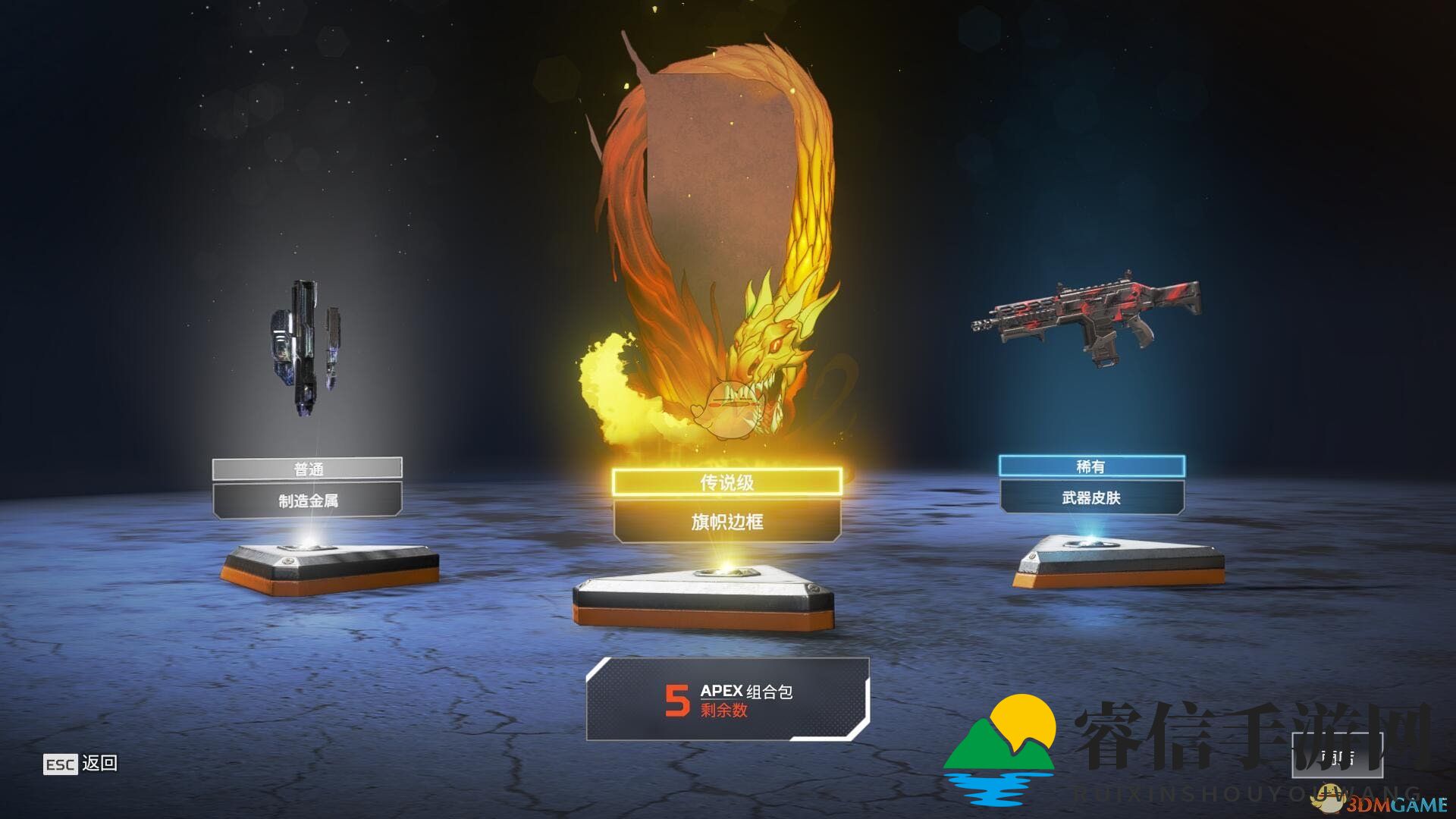Screen dimensions: 1456x819
Task: Select the legendary 旗帜边框 dragon banner frame
Action: coord(726,521)
